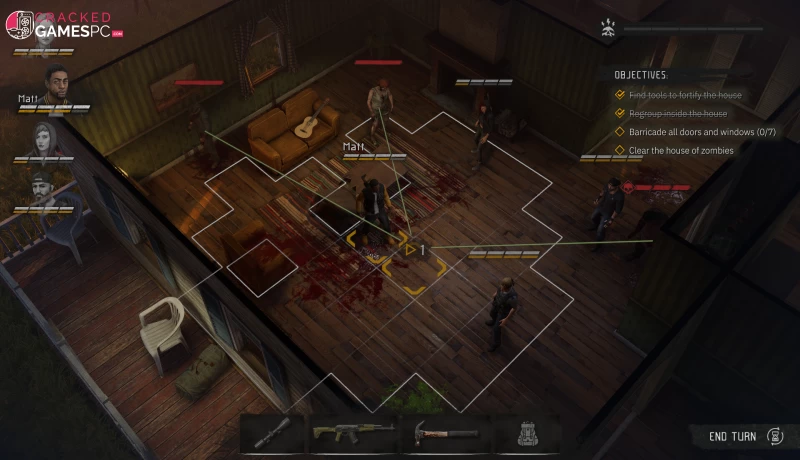Select the scope item slot
Image resolution: width=800 pixels, height=460 pixels.
[x=272, y=435]
